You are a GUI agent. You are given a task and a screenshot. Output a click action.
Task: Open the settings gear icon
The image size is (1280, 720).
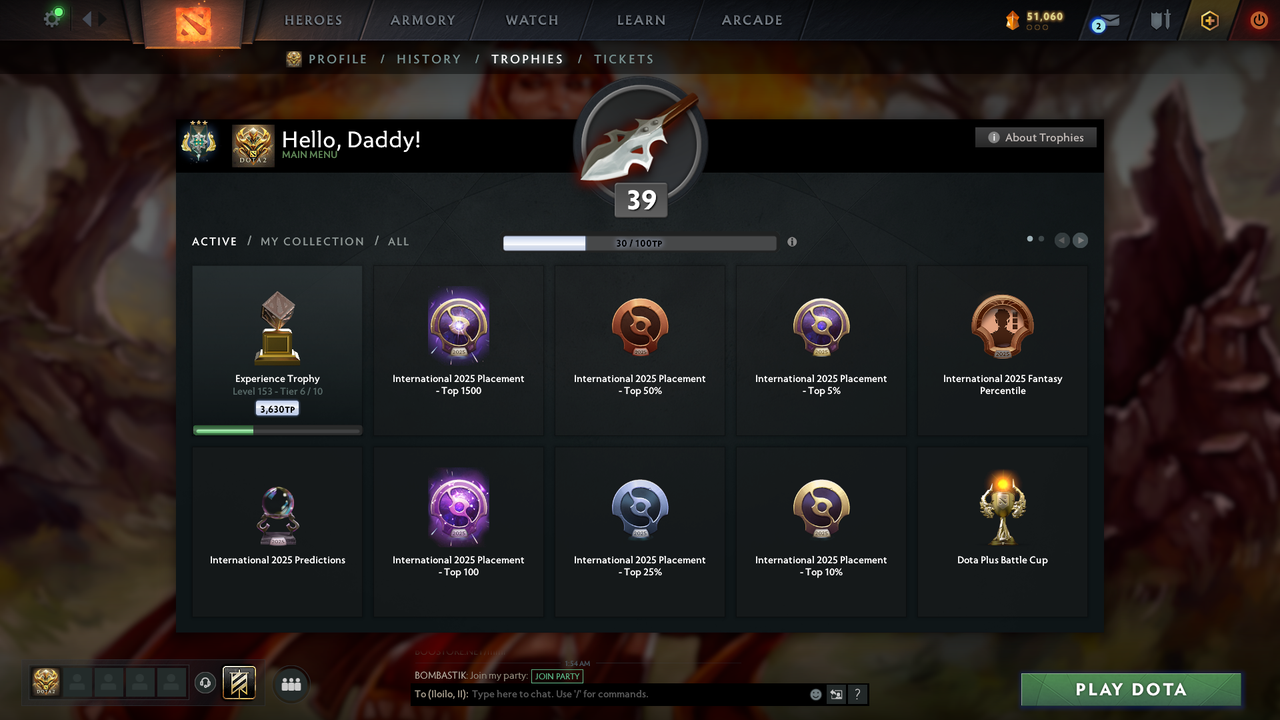(52, 17)
